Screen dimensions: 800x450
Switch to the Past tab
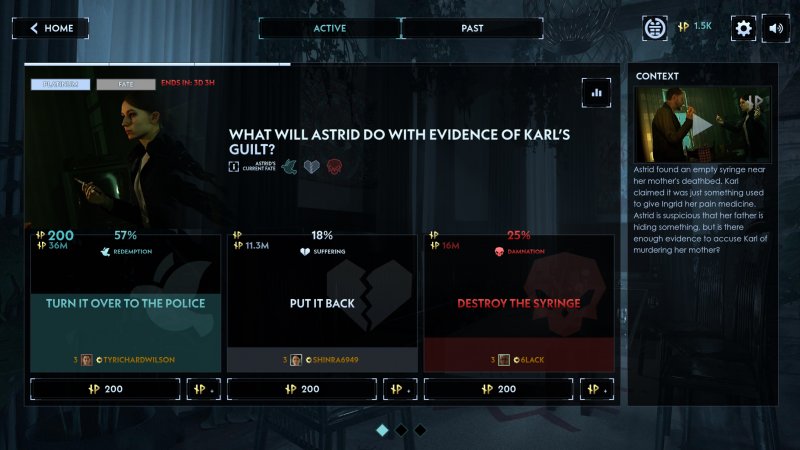[472, 28]
